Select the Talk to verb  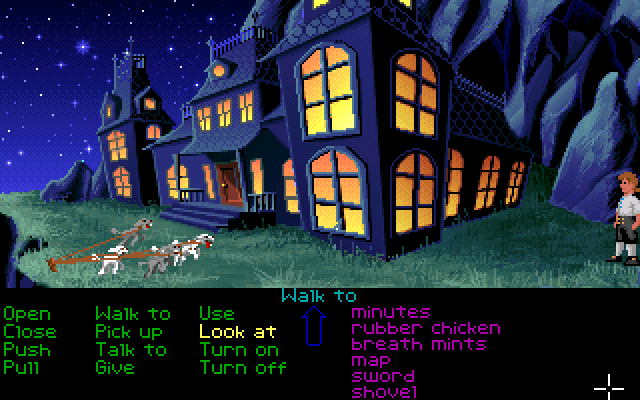pyautogui.click(x=131, y=350)
